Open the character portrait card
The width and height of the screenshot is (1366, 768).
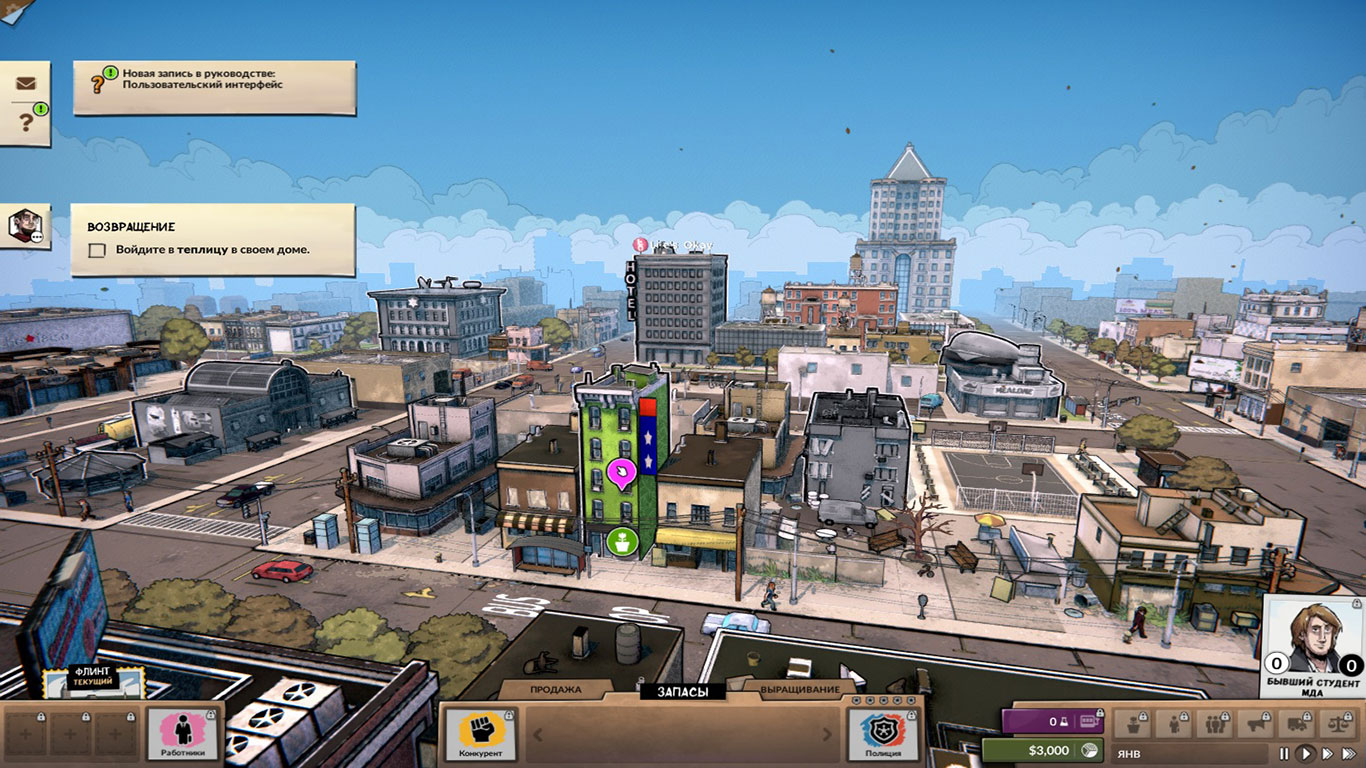(1313, 645)
